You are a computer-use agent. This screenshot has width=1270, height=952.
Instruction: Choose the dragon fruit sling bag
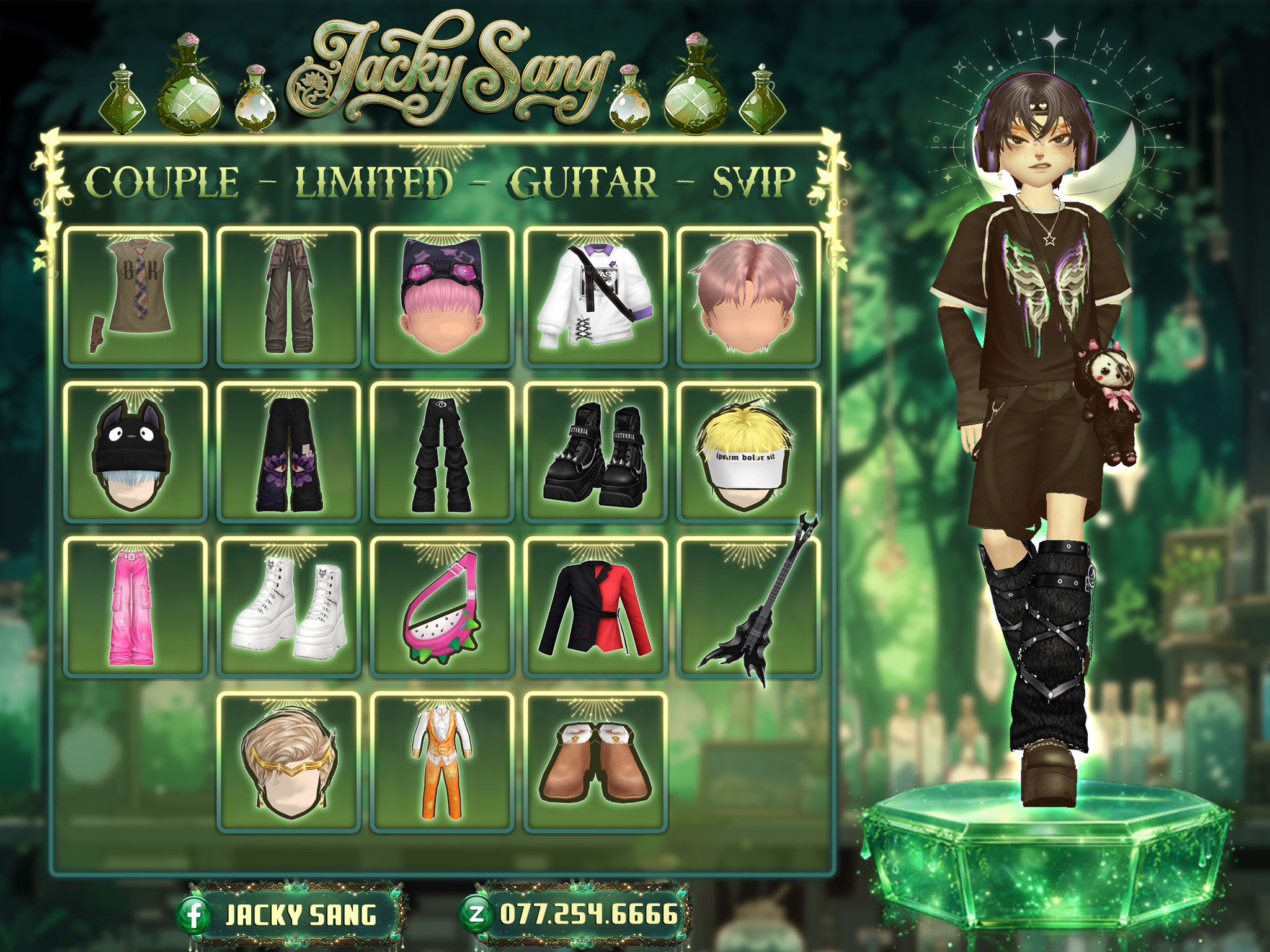[x=442, y=607]
